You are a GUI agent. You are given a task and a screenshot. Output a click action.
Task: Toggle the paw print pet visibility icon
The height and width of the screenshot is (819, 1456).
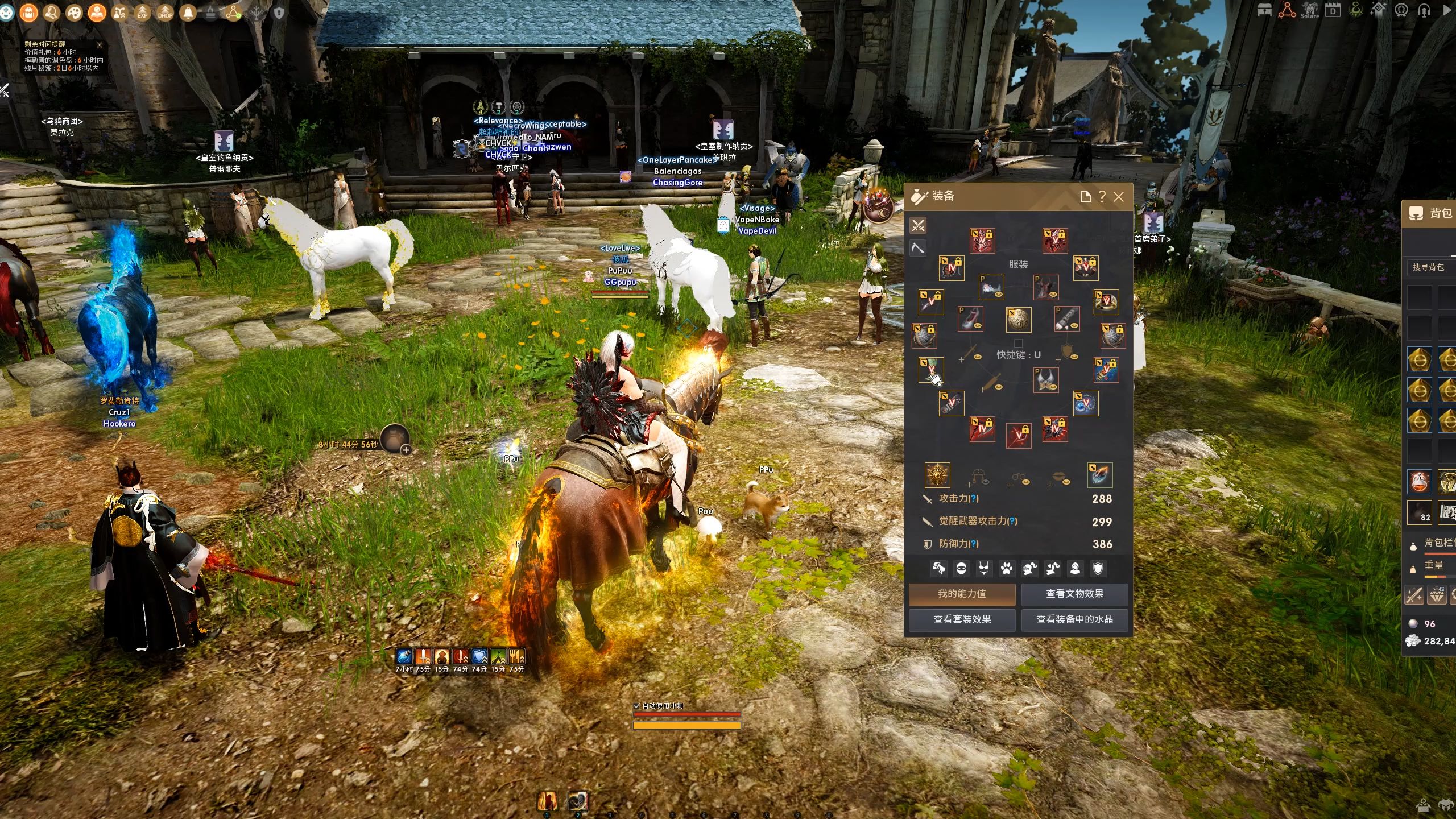(1007, 568)
